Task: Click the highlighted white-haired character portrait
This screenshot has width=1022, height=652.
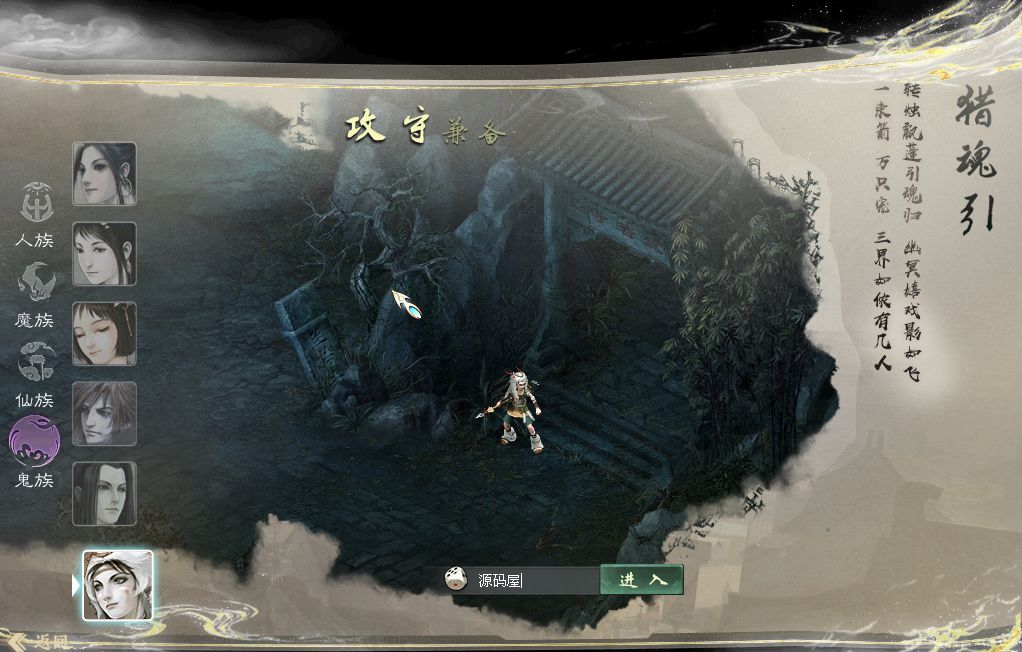Action: [x=117, y=585]
